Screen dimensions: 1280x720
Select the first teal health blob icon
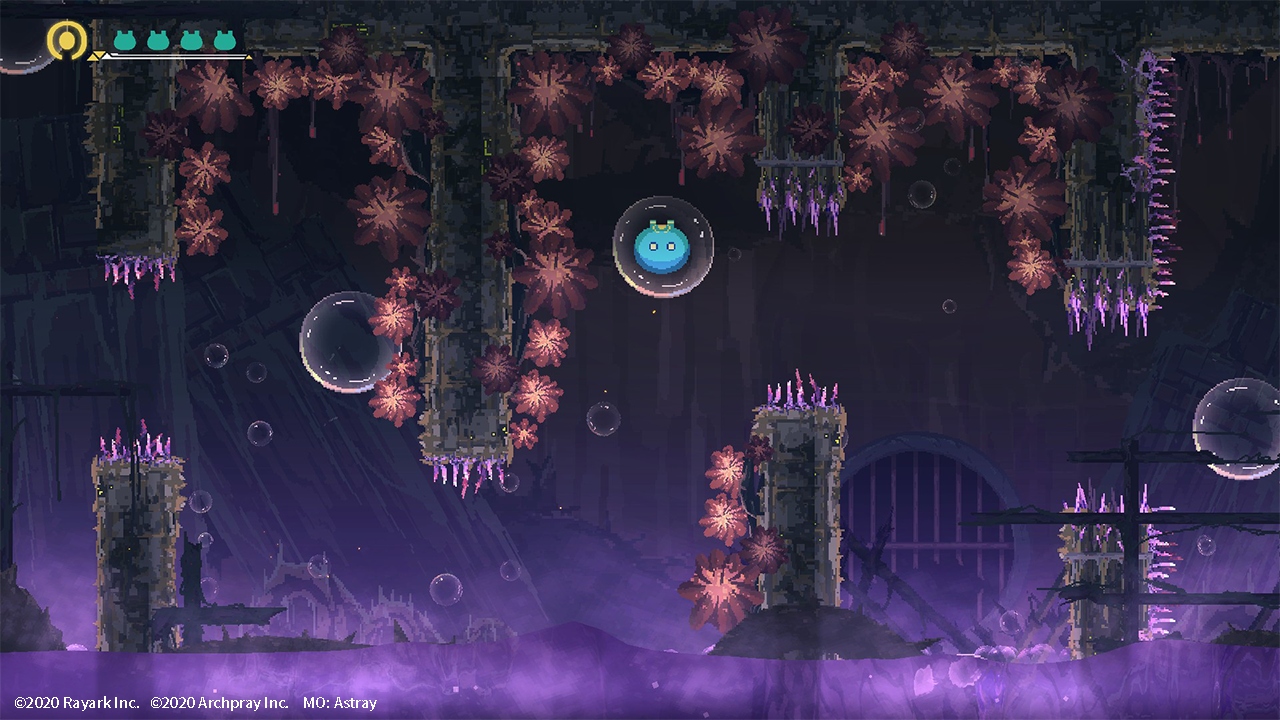coord(126,41)
